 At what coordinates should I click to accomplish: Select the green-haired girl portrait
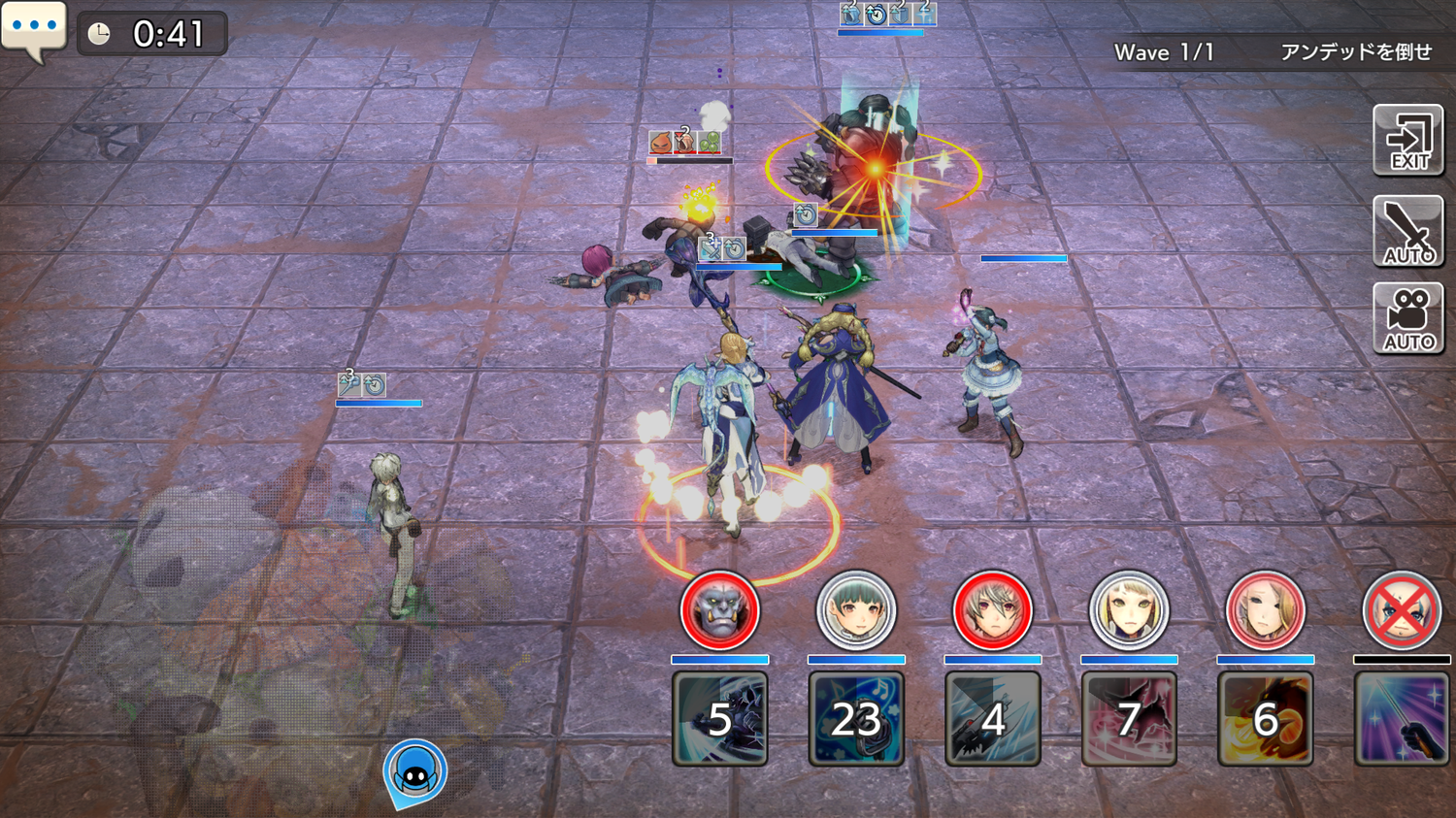(x=856, y=610)
